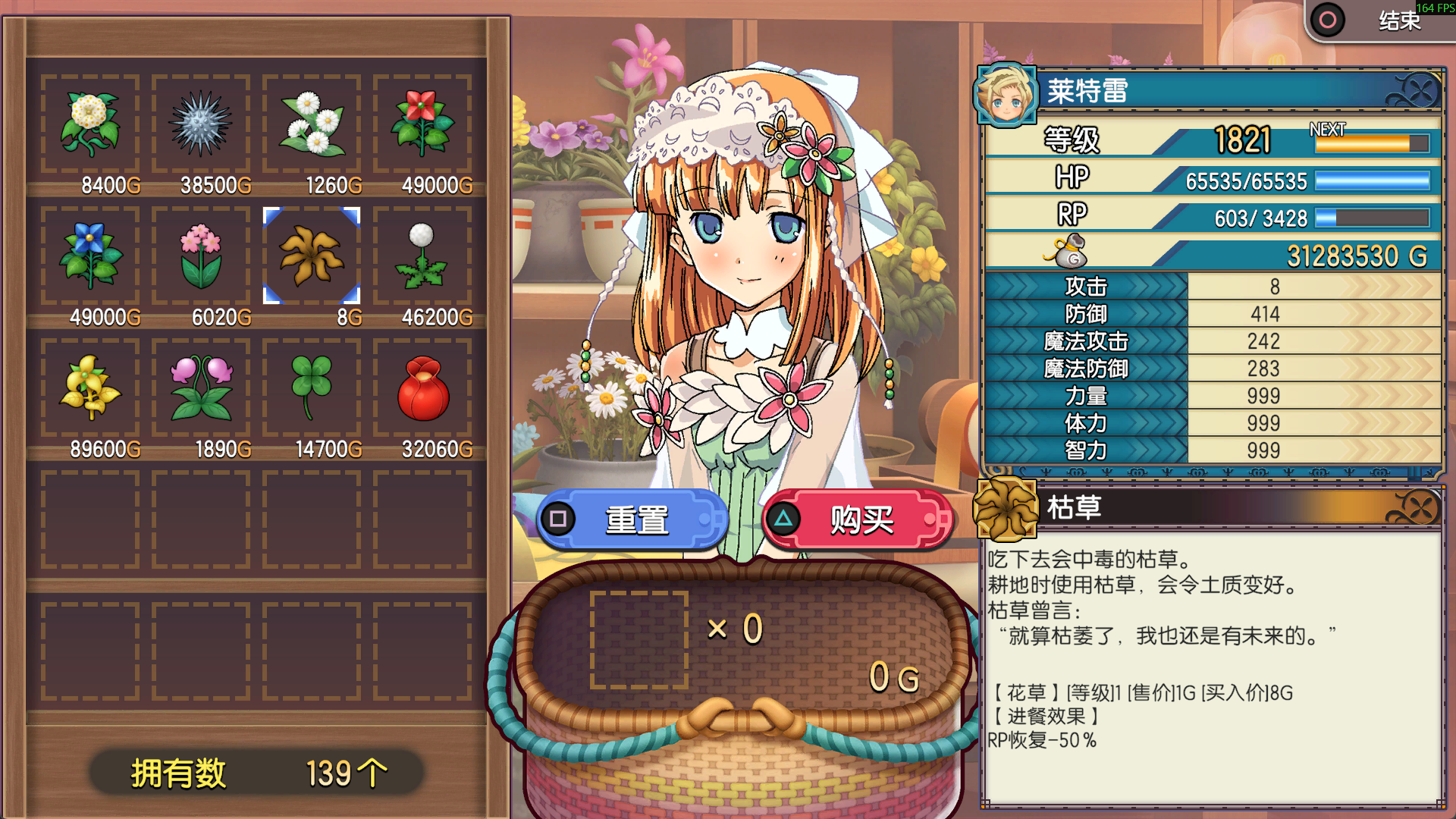Confirm purchase with the red 购买 button
The image size is (1456, 819).
pyautogui.click(x=858, y=520)
